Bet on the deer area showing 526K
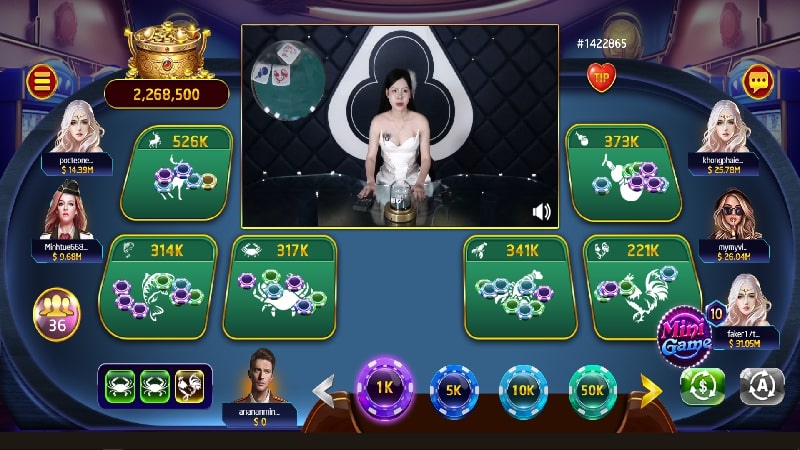Viewport: 800px width, 450px height. pyautogui.click(x=177, y=173)
